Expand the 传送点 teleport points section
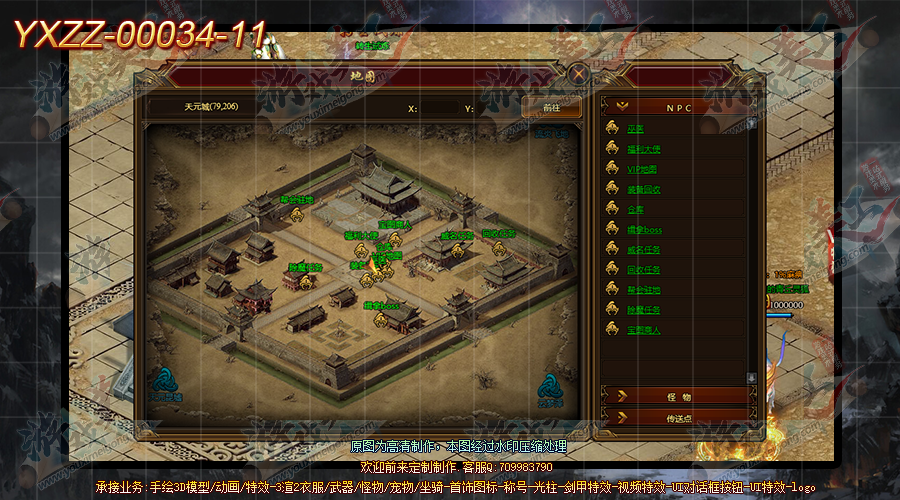 point(676,419)
